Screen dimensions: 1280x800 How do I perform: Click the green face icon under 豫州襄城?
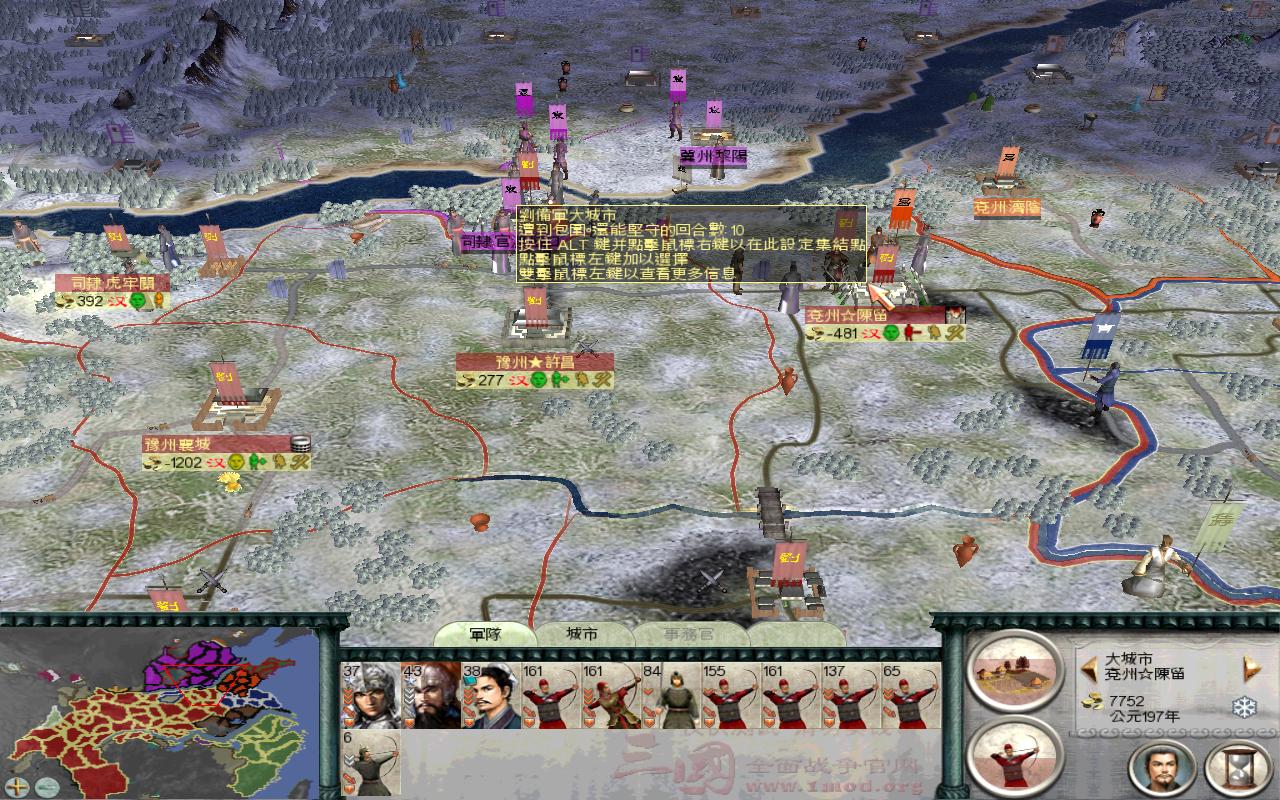click(x=236, y=462)
